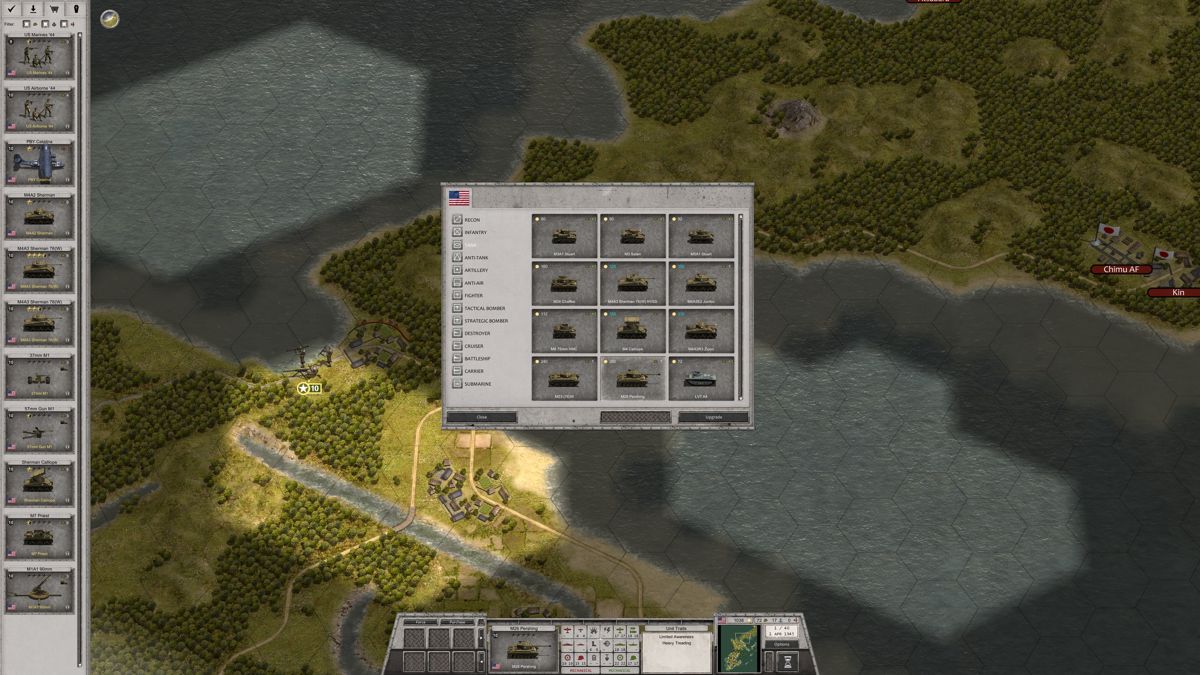Select the M7 Priest unit card
Viewport: 1200px width, 675px height.
tap(40, 537)
